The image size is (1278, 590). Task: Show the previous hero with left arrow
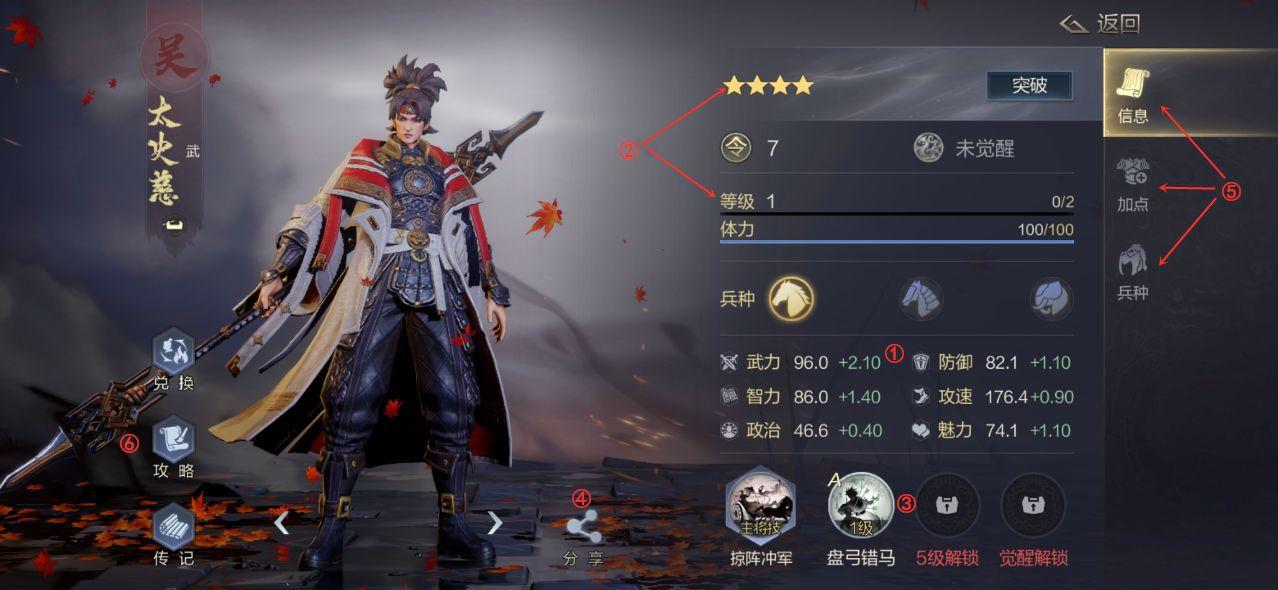[282, 522]
